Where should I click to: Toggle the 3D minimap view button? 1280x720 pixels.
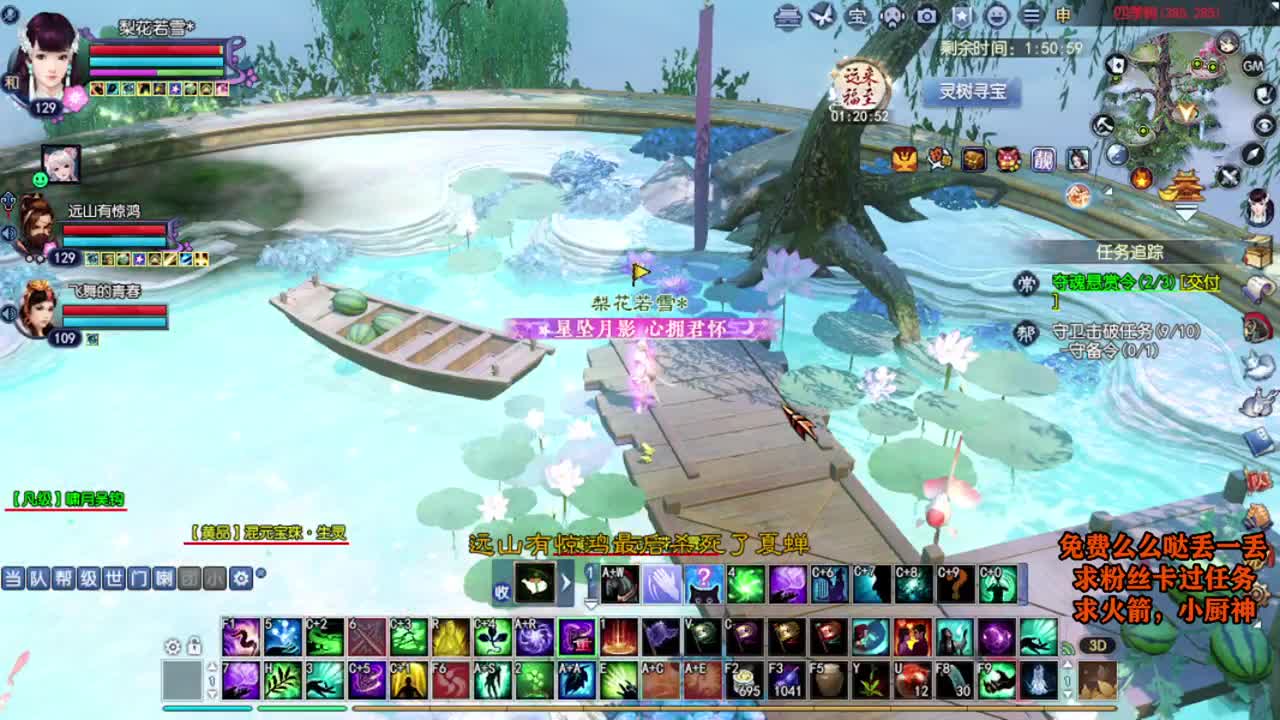coord(1097,645)
